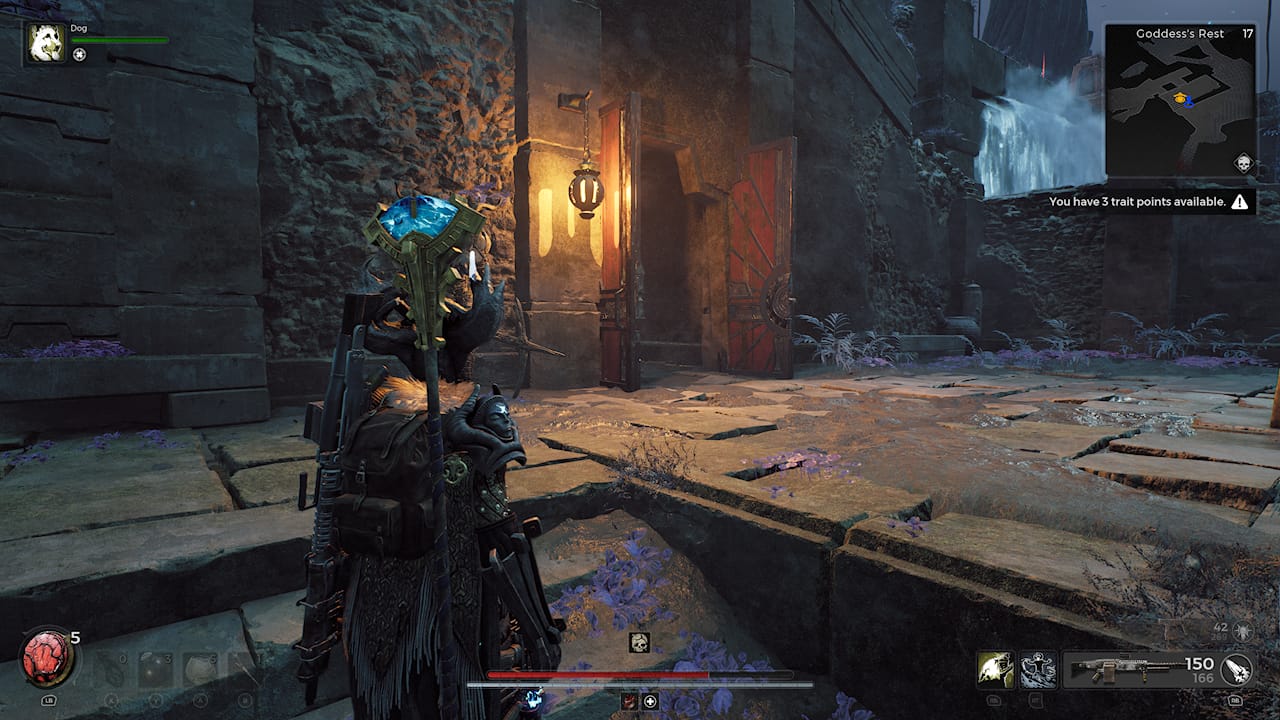This screenshot has height=720, width=1280.
Task: Activate the yellow howling dog skill
Action: 995,669
